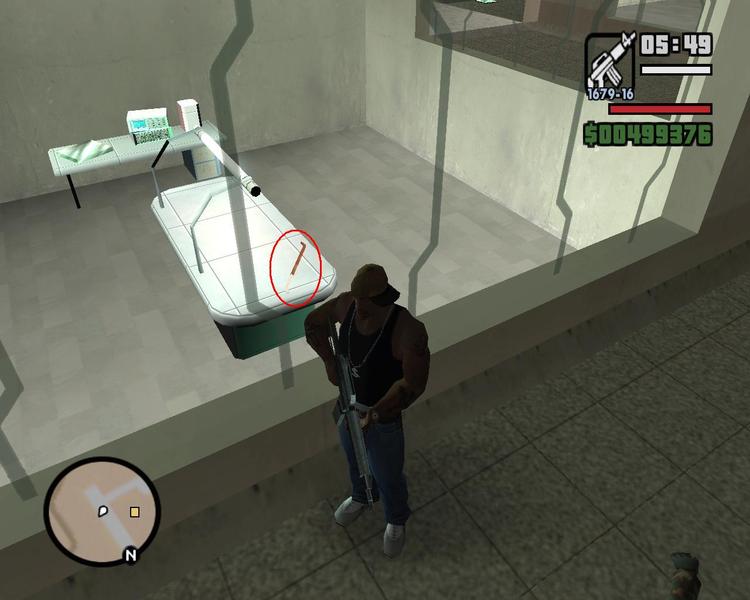Select the yellow square marker on radar
Viewport: 750px width, 600px height.
pos(134,512)
